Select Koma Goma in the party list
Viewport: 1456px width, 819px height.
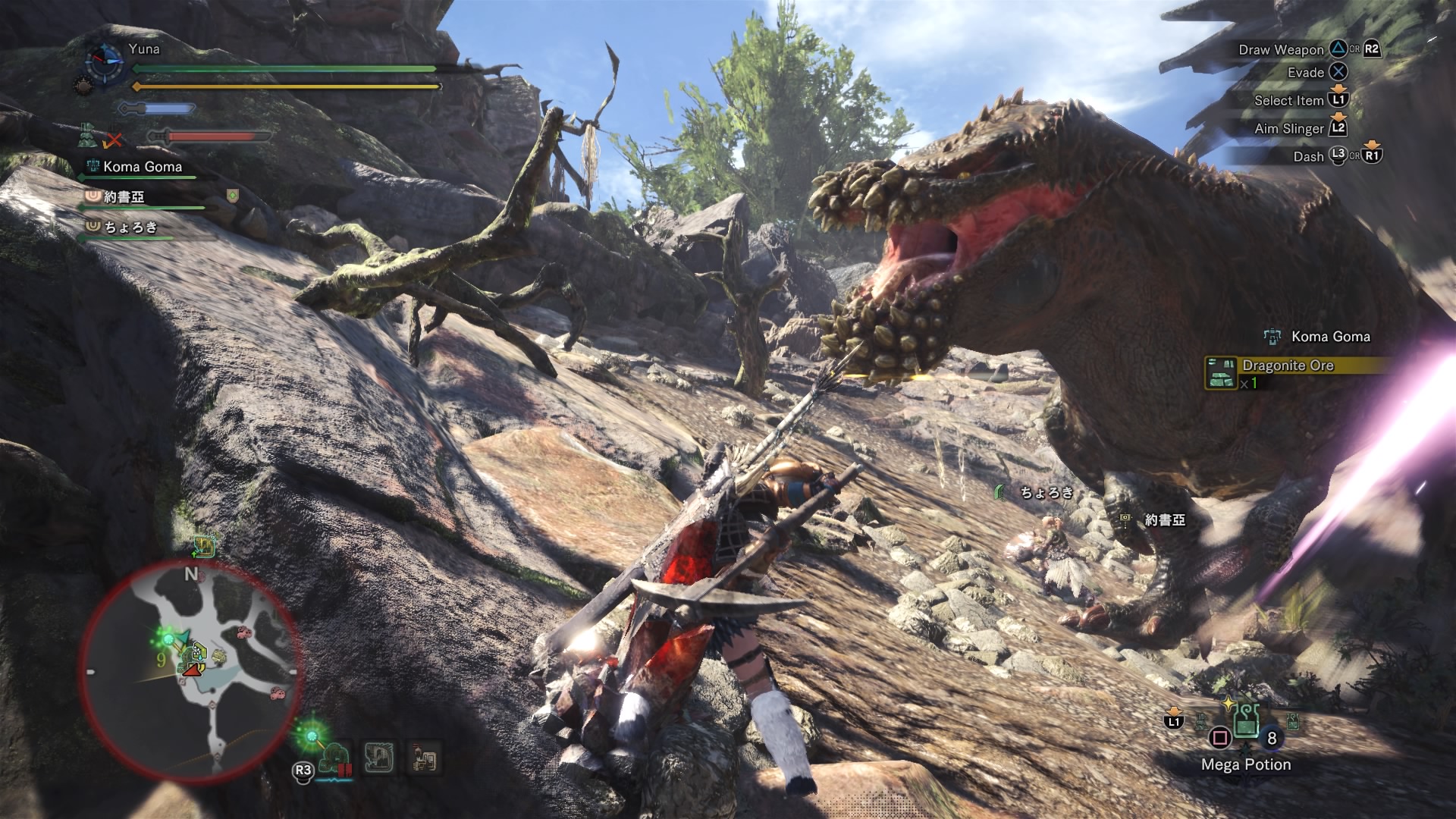point(142,167)
